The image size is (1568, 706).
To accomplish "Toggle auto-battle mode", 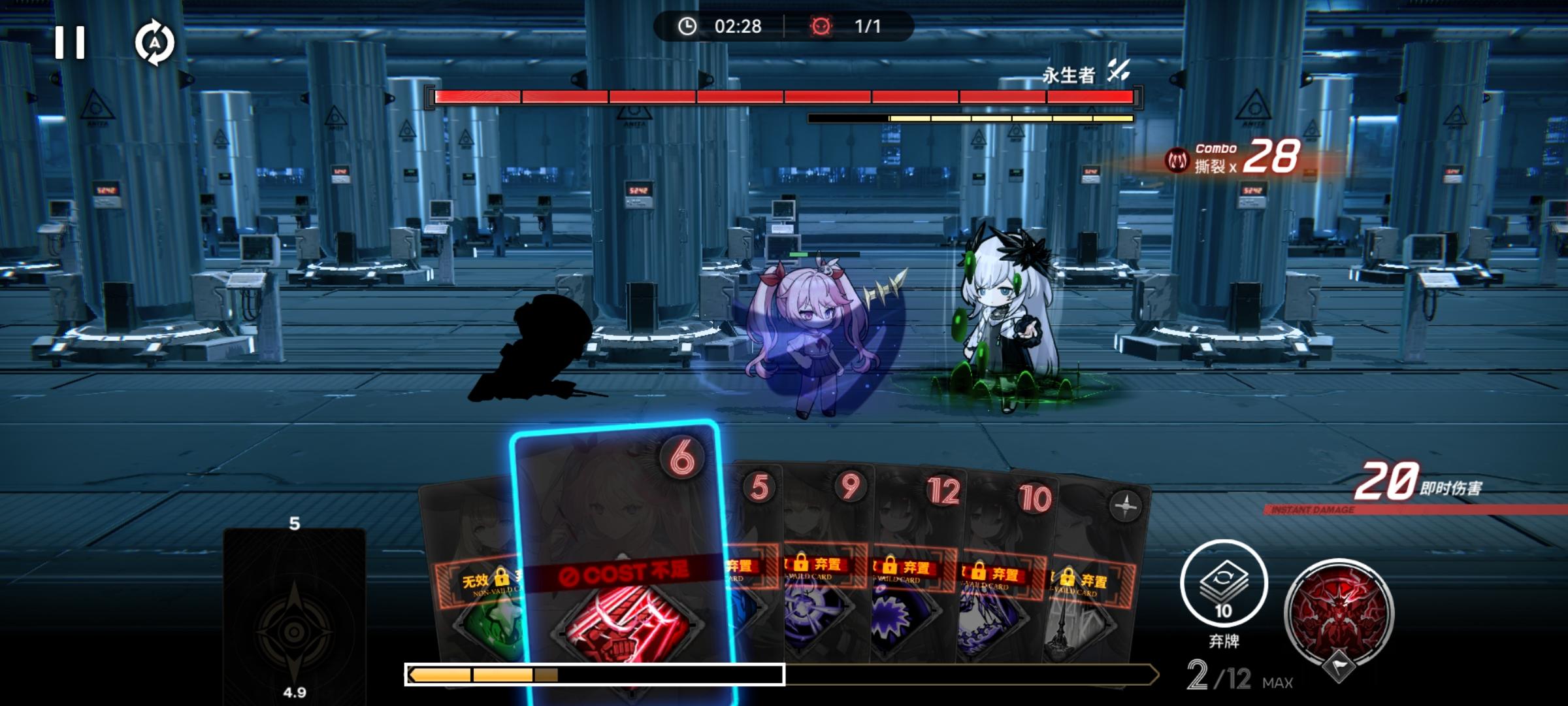I will (x=155, y=43).
